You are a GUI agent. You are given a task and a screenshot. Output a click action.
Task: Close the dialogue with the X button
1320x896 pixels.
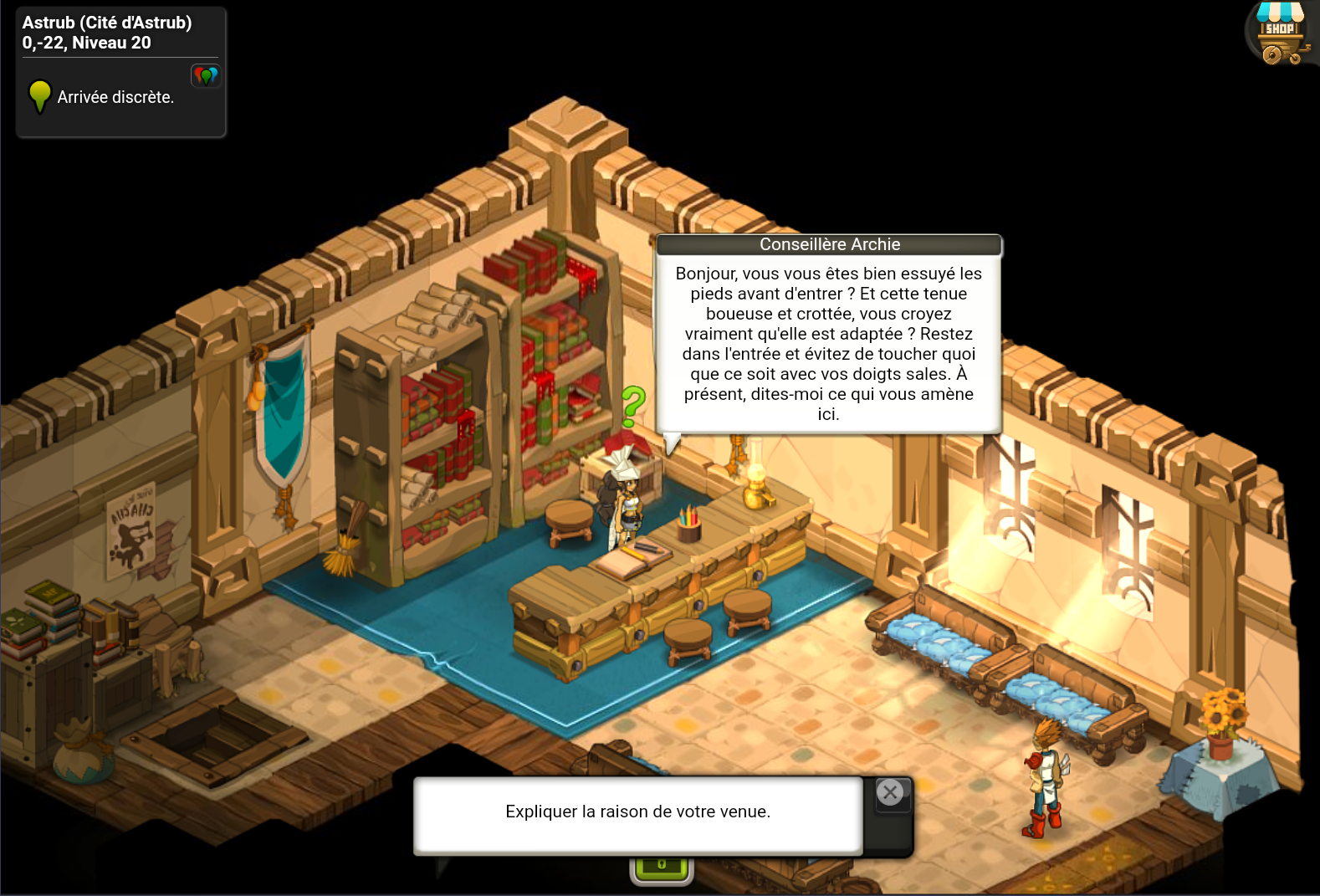tap(890, 792)
